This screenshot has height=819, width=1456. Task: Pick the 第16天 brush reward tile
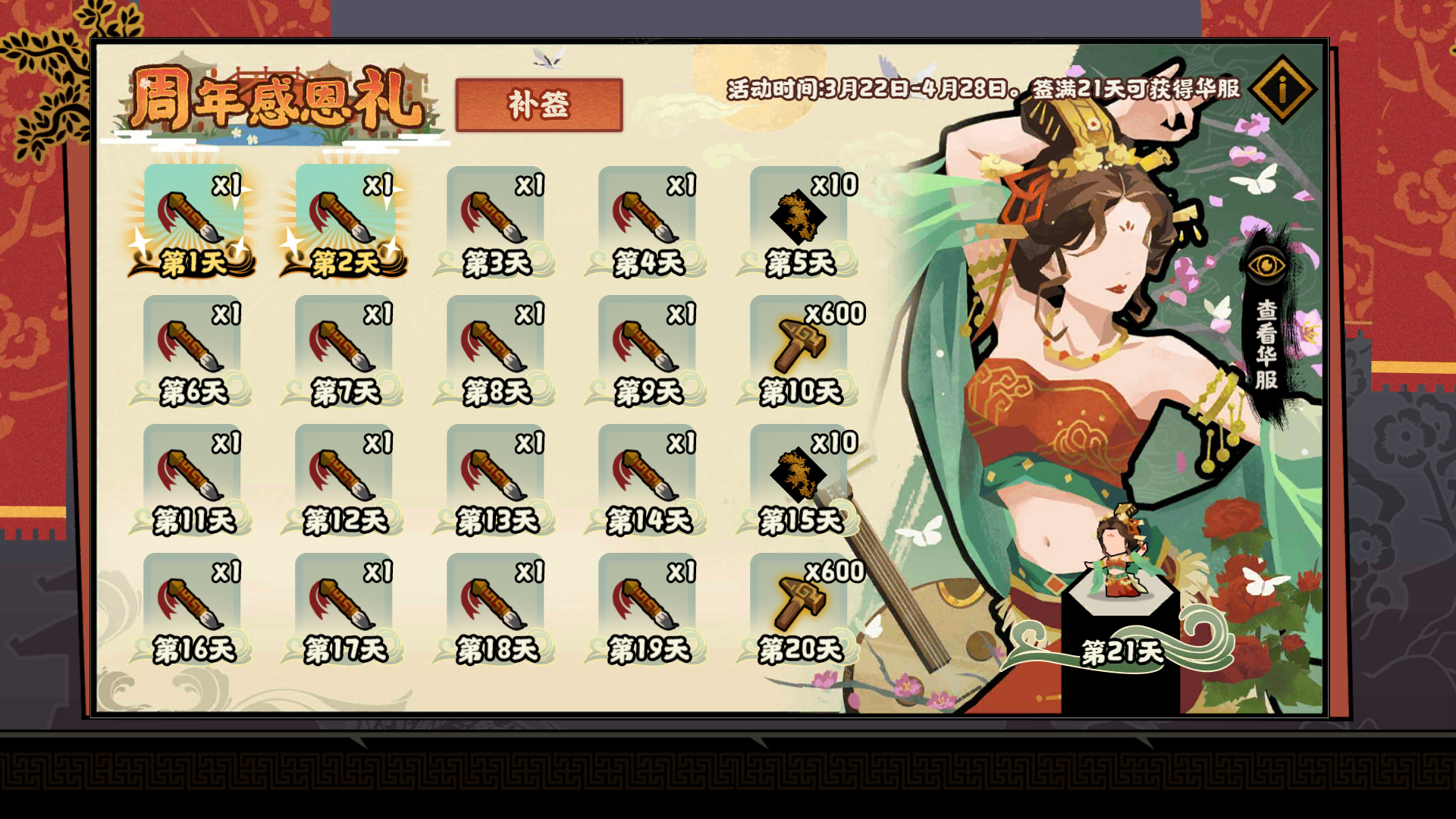(193, 607)
